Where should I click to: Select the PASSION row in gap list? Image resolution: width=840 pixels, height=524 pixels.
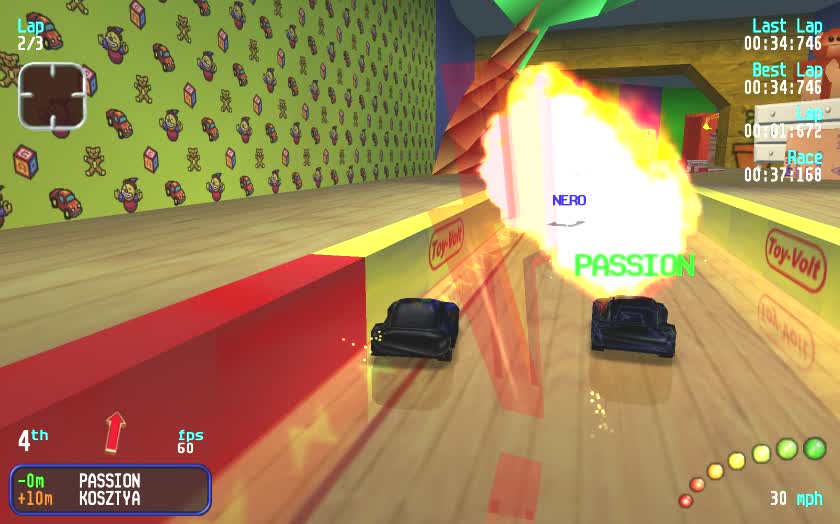109,481
